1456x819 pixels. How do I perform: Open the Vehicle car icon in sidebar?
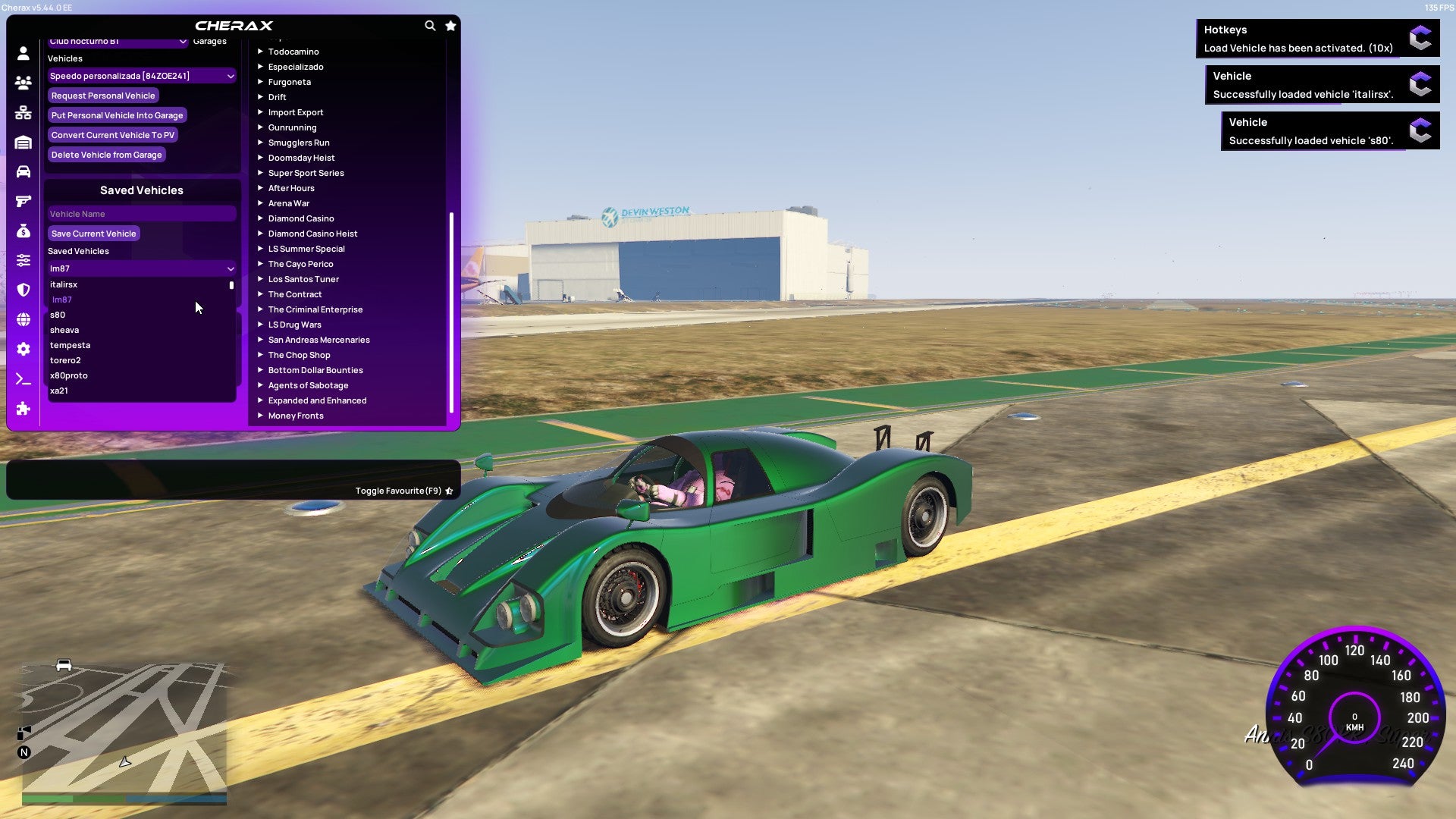click(23, 173)
